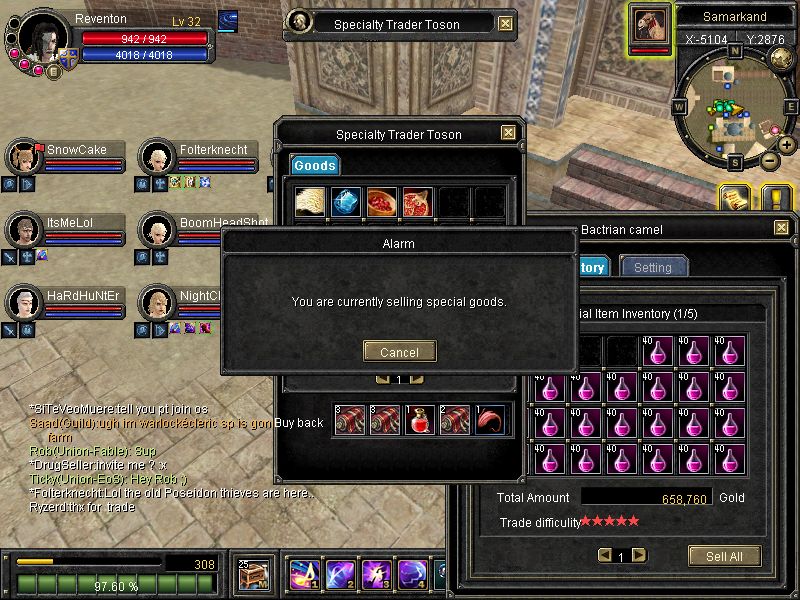Click the yellow exclamation alert icon

776,198
